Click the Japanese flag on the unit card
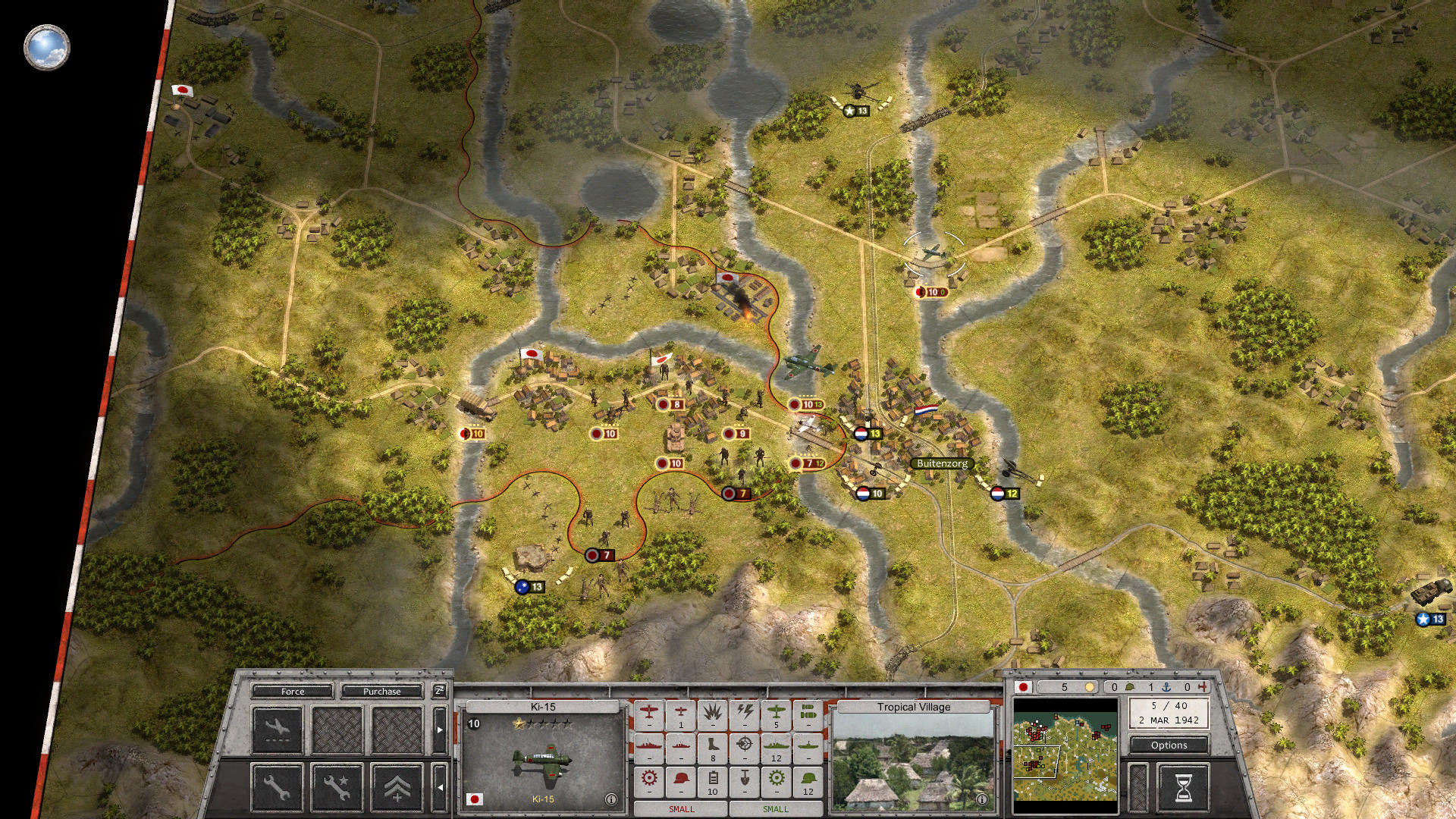This screenshot has width=1456, height=819. [475, 799]
